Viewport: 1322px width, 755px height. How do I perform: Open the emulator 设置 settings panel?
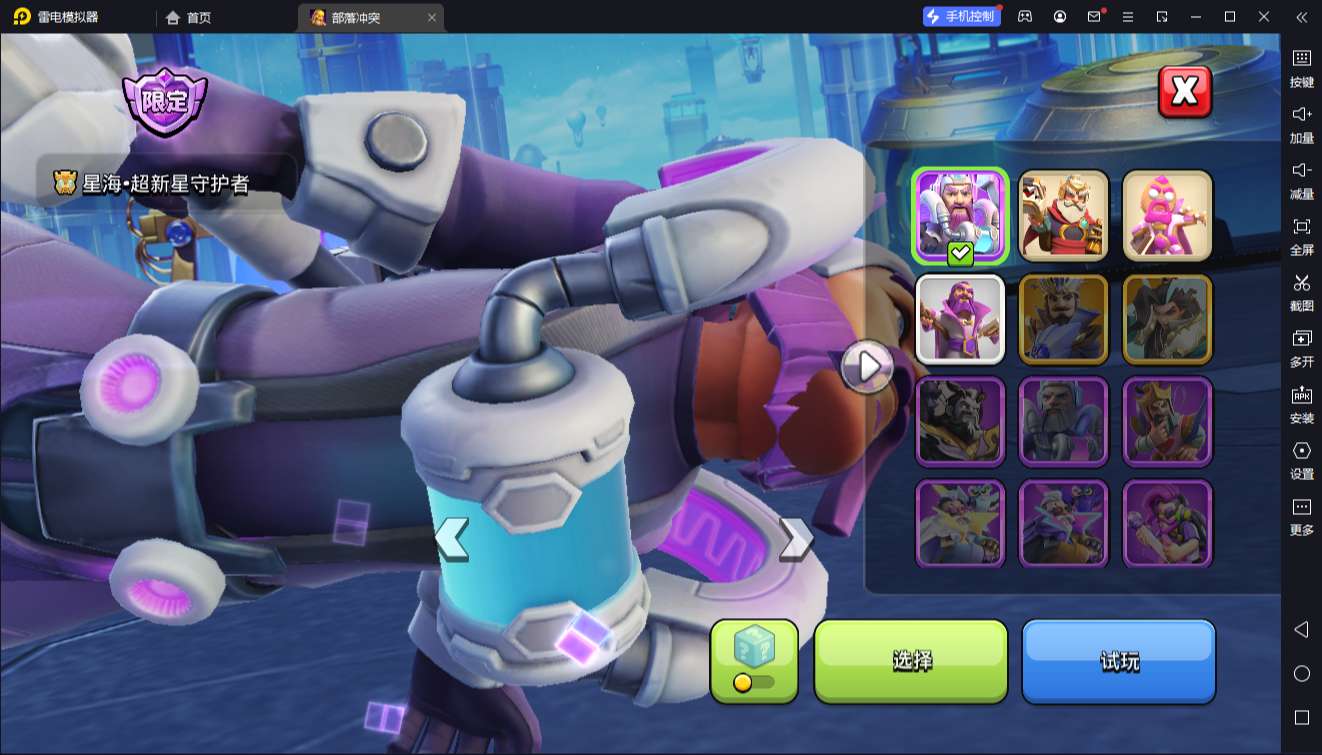1301,460
